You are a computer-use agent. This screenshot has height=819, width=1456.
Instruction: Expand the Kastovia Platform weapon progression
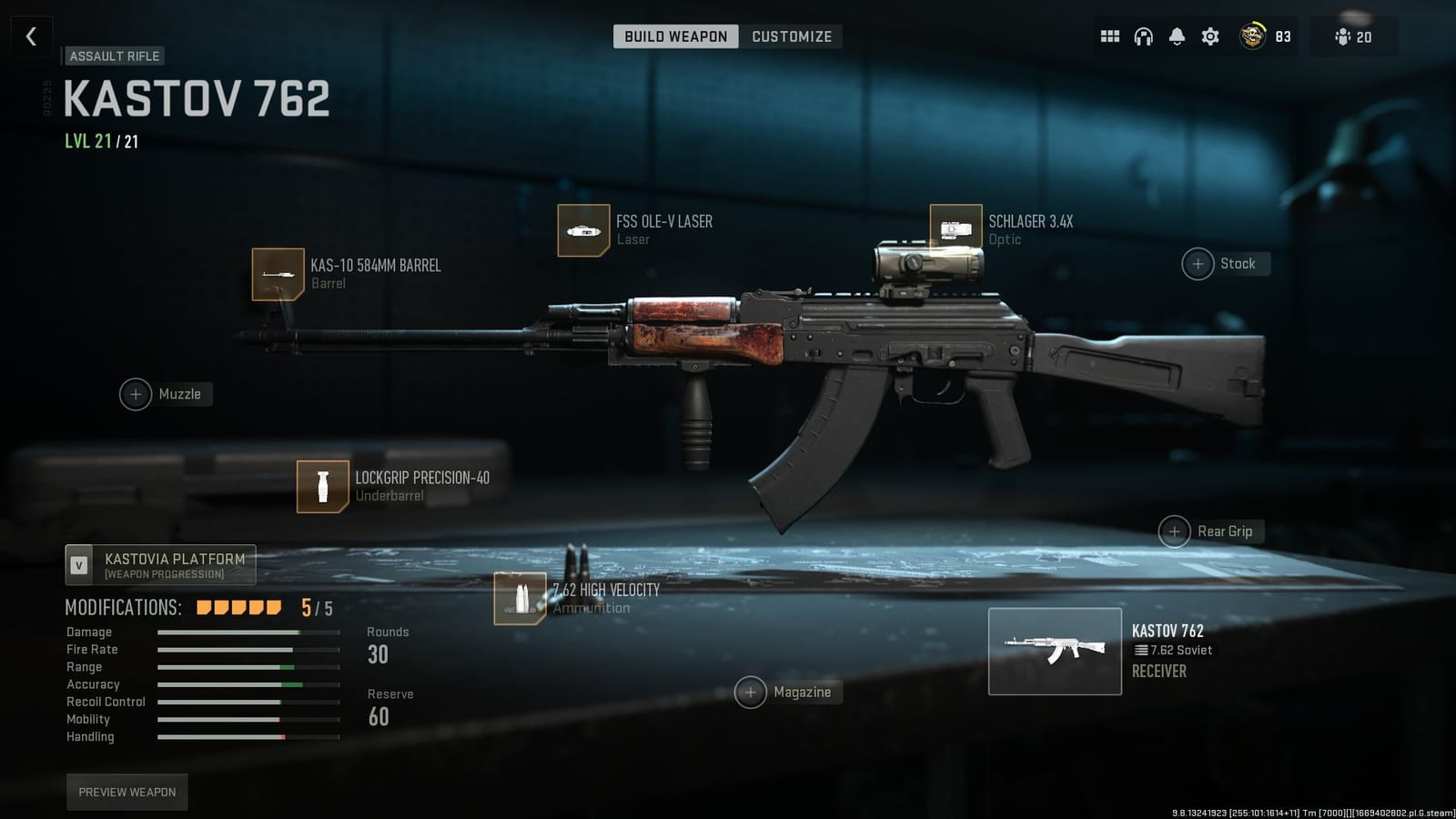tap(159, 564)
